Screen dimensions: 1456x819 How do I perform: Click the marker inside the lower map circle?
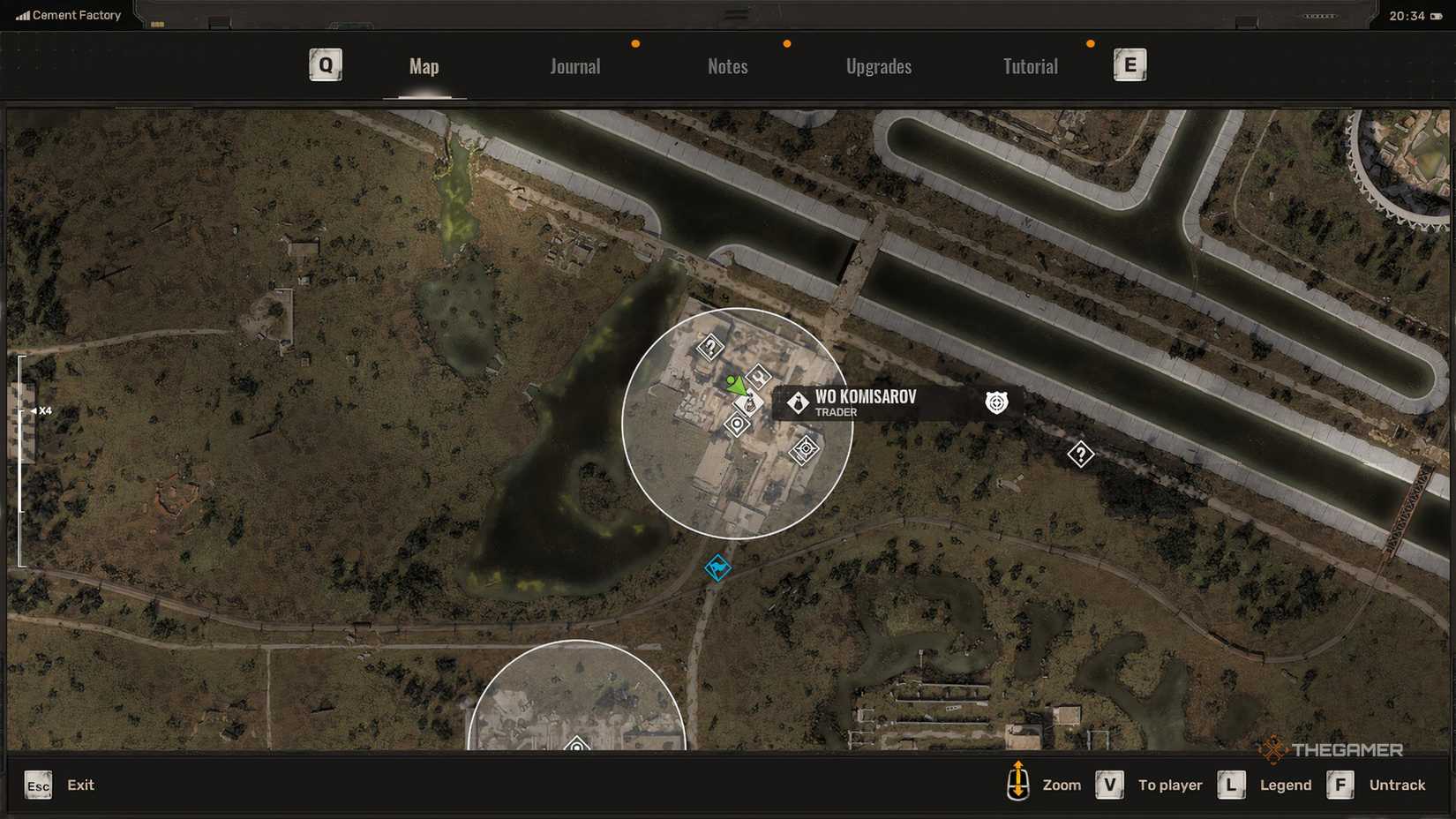click(x=576, y=746)
